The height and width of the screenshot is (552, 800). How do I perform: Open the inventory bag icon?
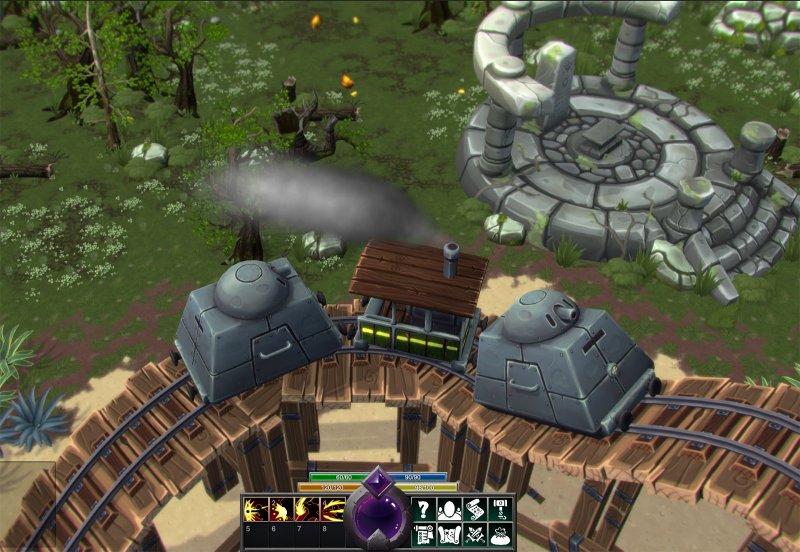500,535
